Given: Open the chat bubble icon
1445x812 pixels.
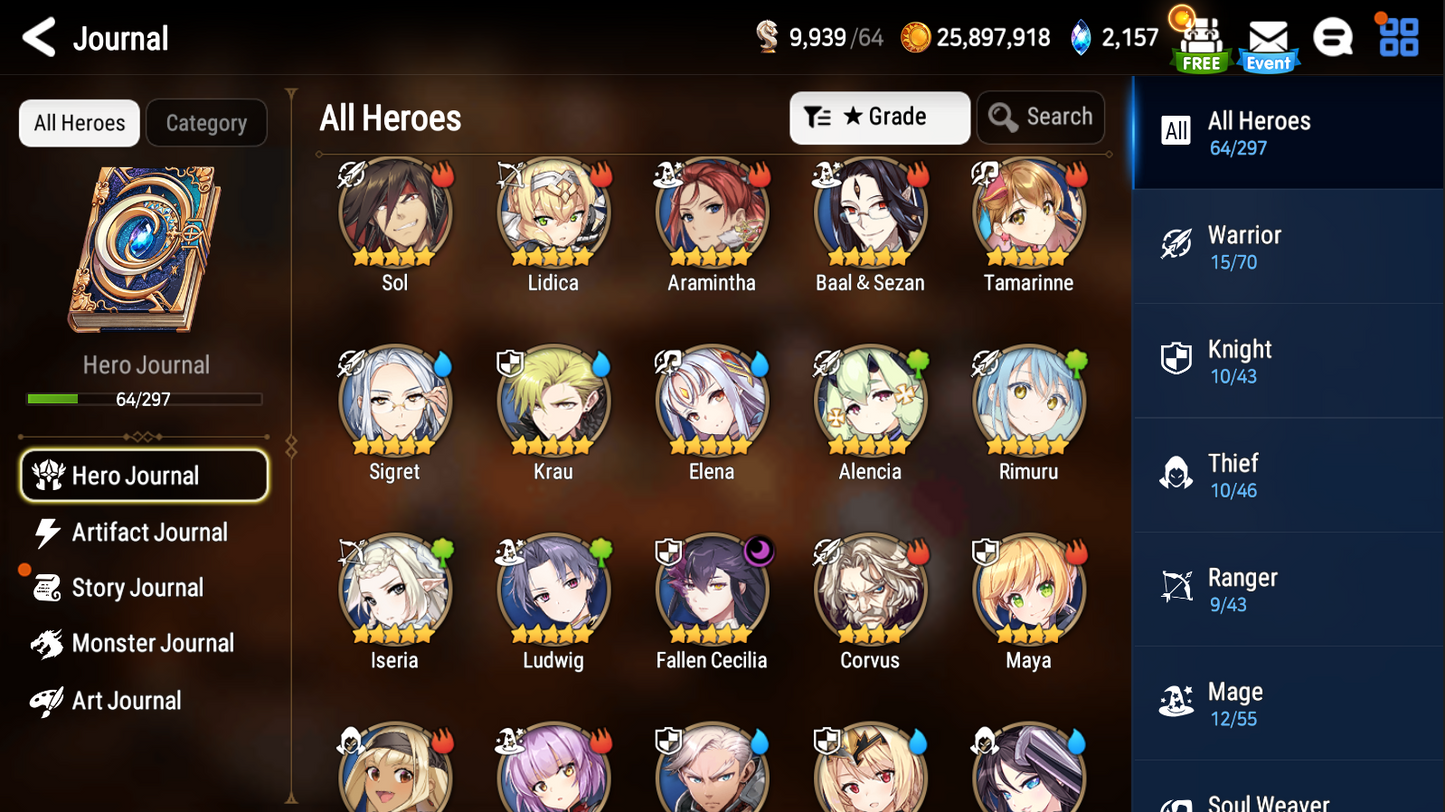Looking at the screenshot, I should (x=1333, y=39).
